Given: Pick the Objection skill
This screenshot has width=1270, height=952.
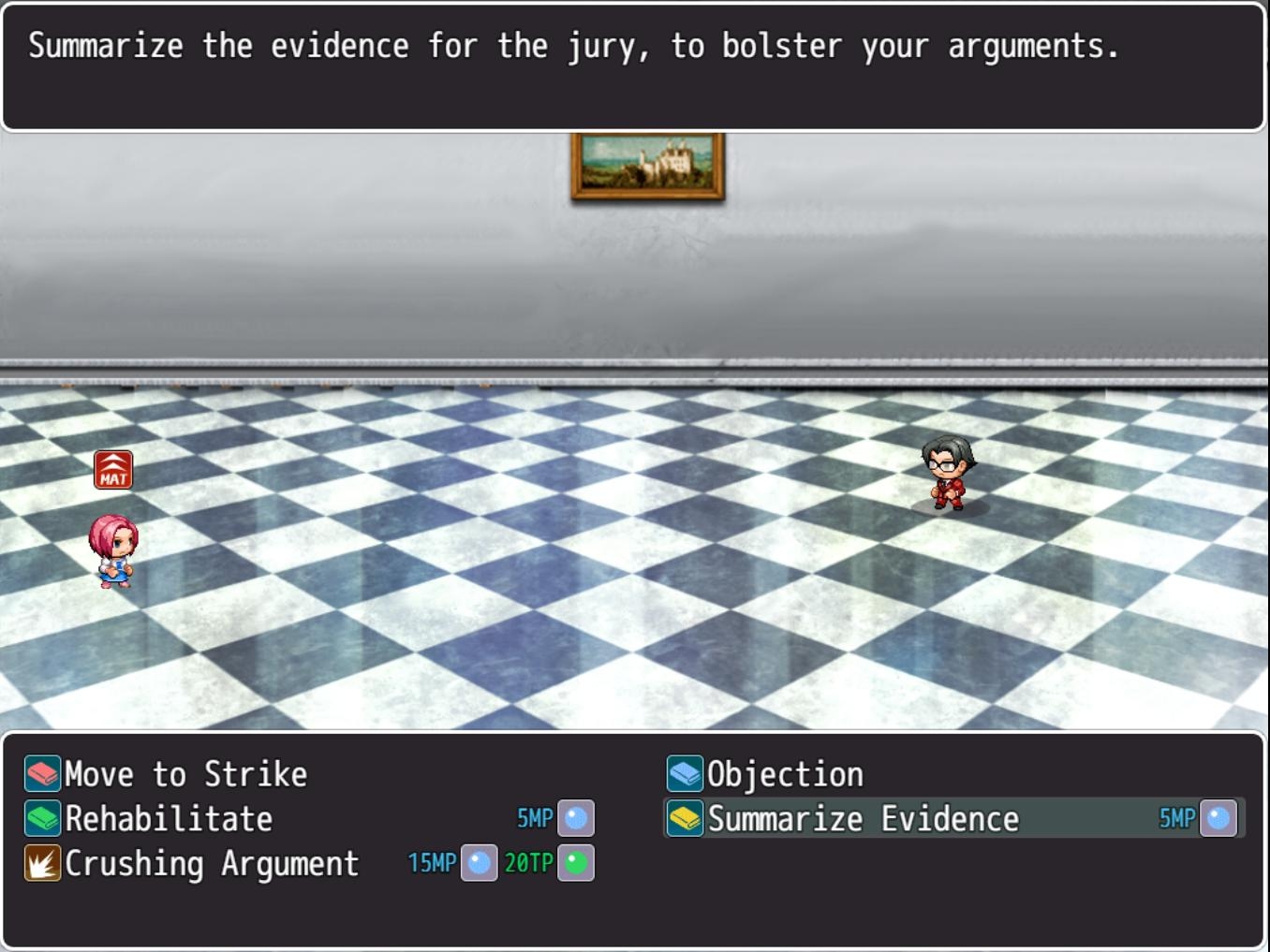Looking at the screenshot, I should (785, 774).
